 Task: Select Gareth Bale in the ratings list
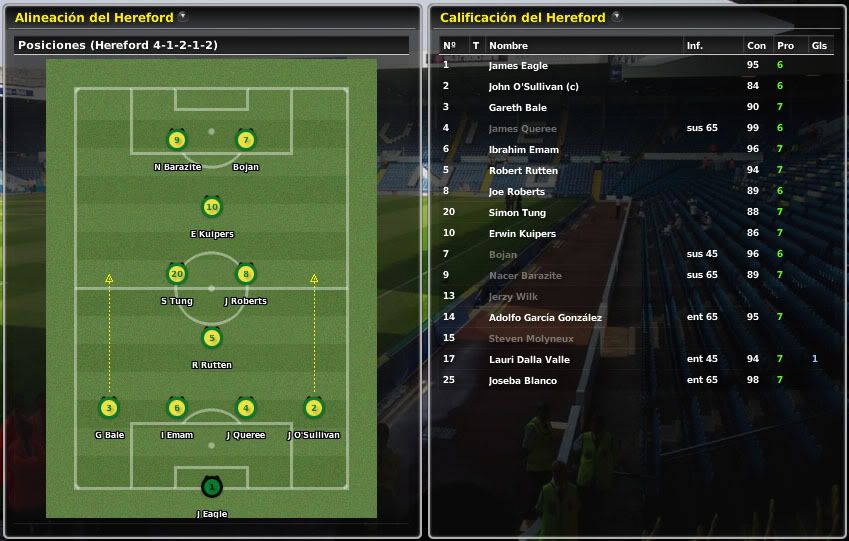(517, 108)
